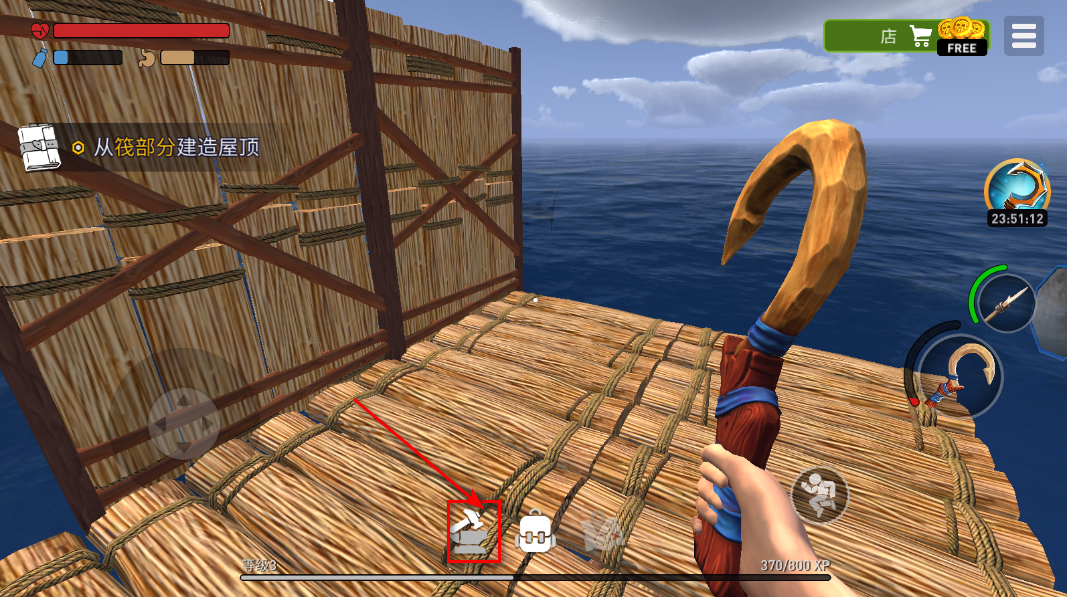Open the quest journal book icon
Viewport: 1067px width, 597px height.
[x=40, y=147]
